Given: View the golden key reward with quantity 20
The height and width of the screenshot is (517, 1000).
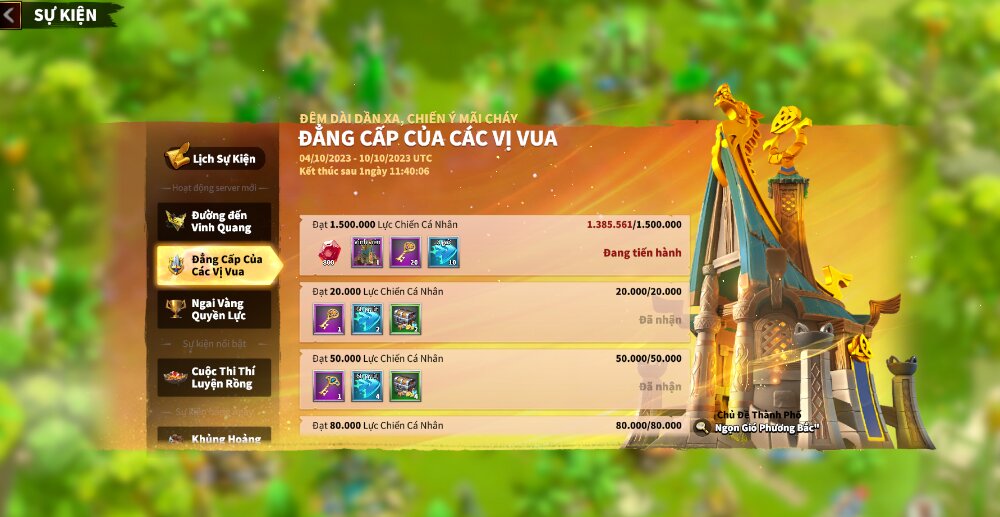Looking at the screenshot, I should pyautogui.click(x=405, y=253).
